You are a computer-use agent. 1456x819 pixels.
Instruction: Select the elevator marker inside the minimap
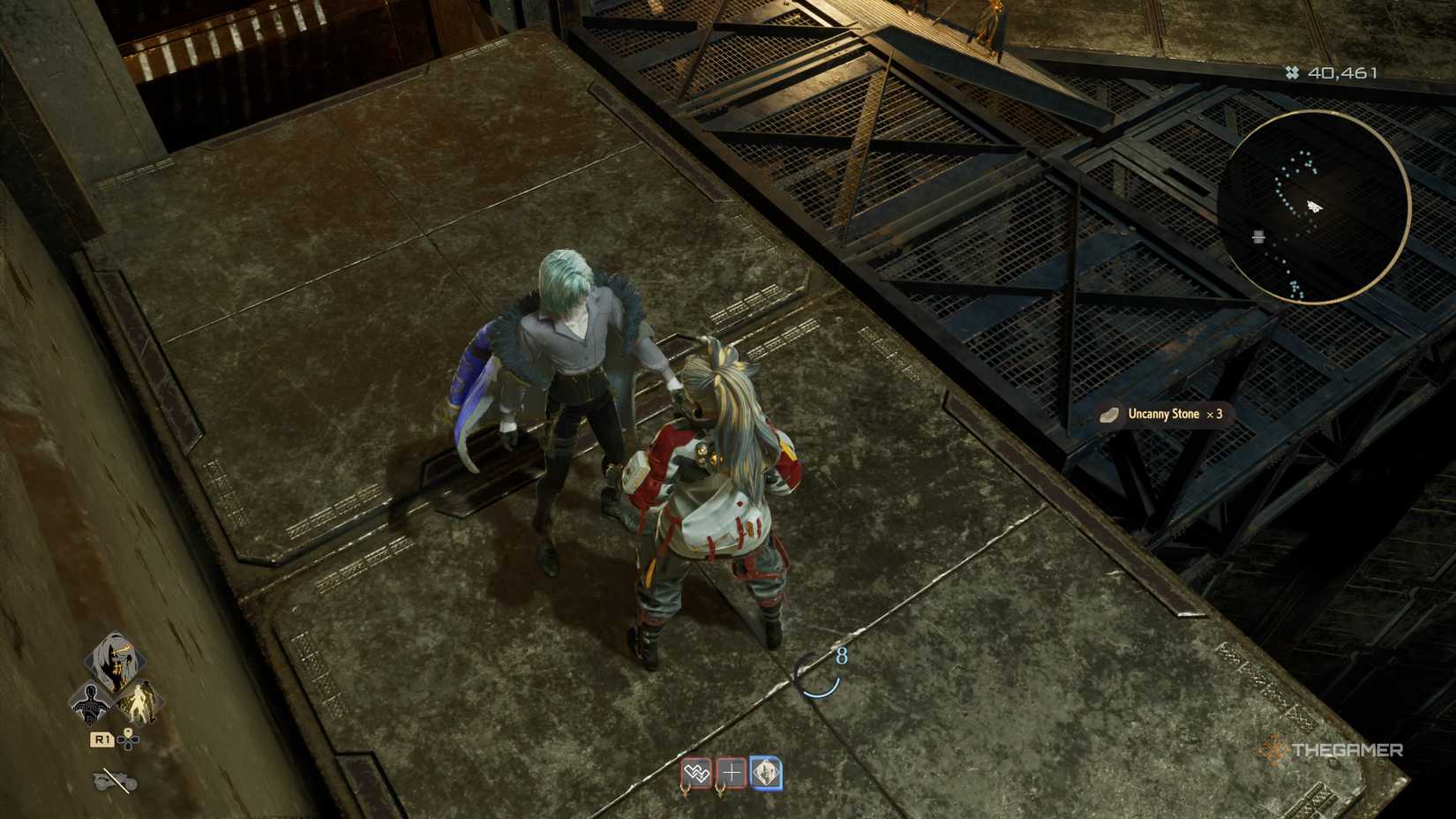[x=1257, y=237]
